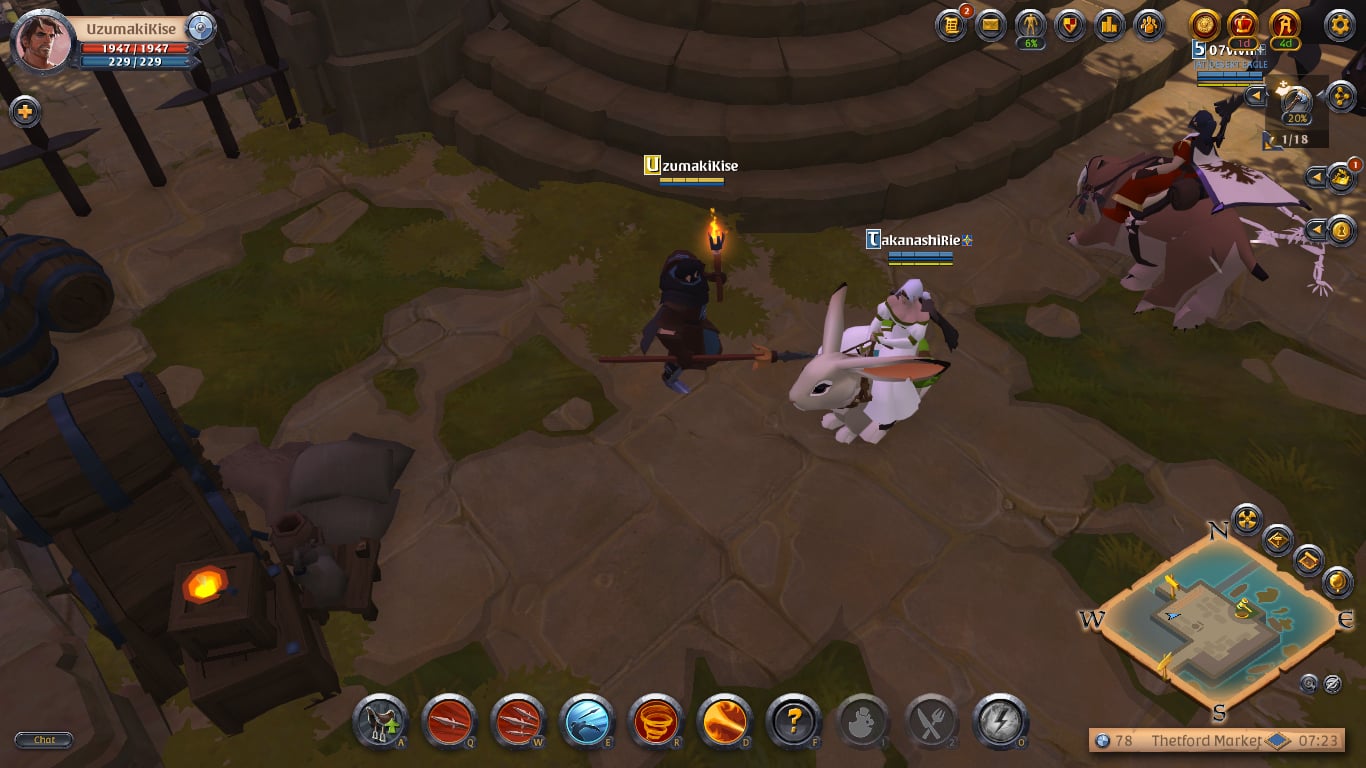
Task: Activate the orange fire swirl ability
Action: pos(725,721)
